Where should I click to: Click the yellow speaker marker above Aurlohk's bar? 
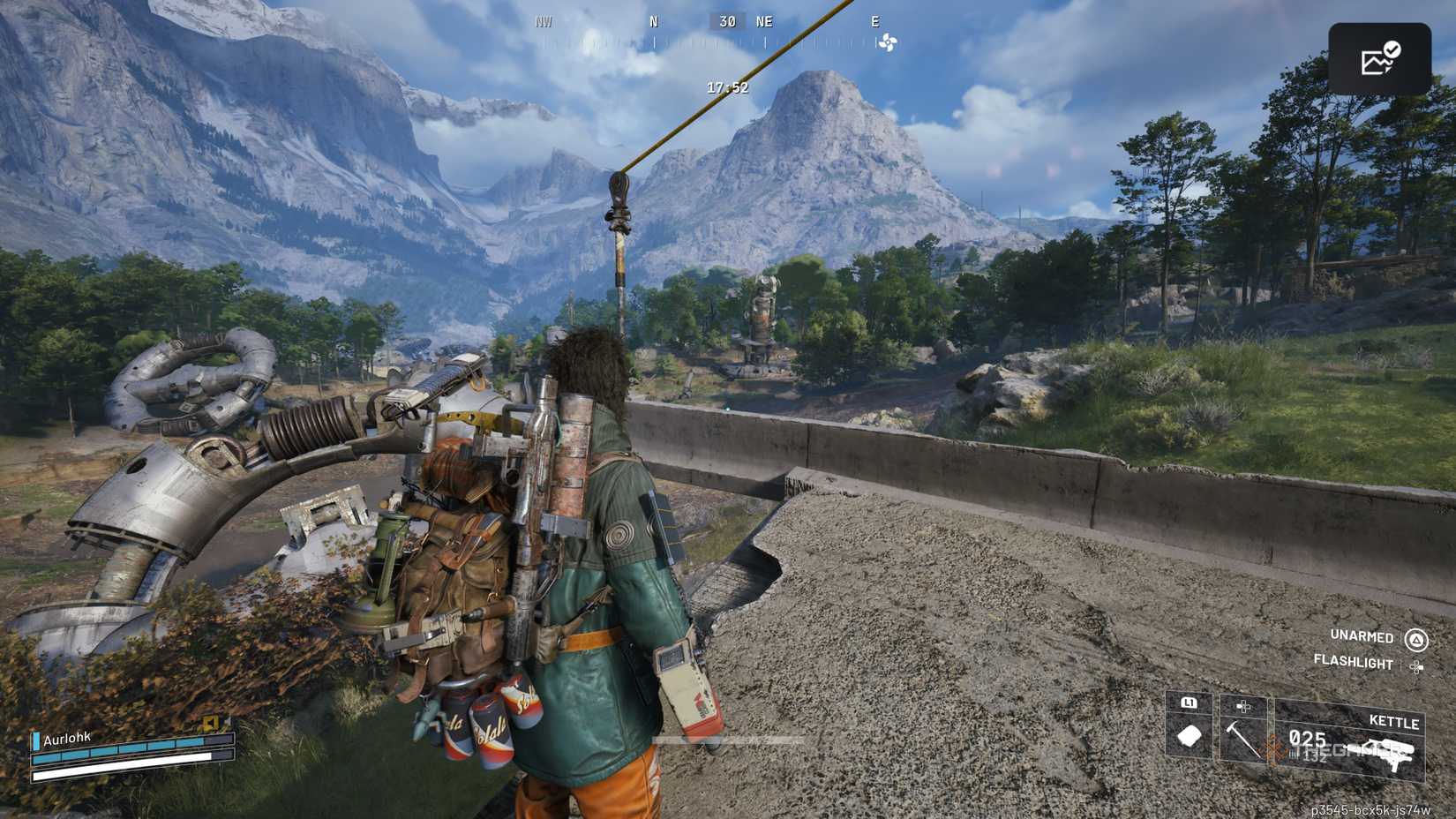tap(208, 722)
